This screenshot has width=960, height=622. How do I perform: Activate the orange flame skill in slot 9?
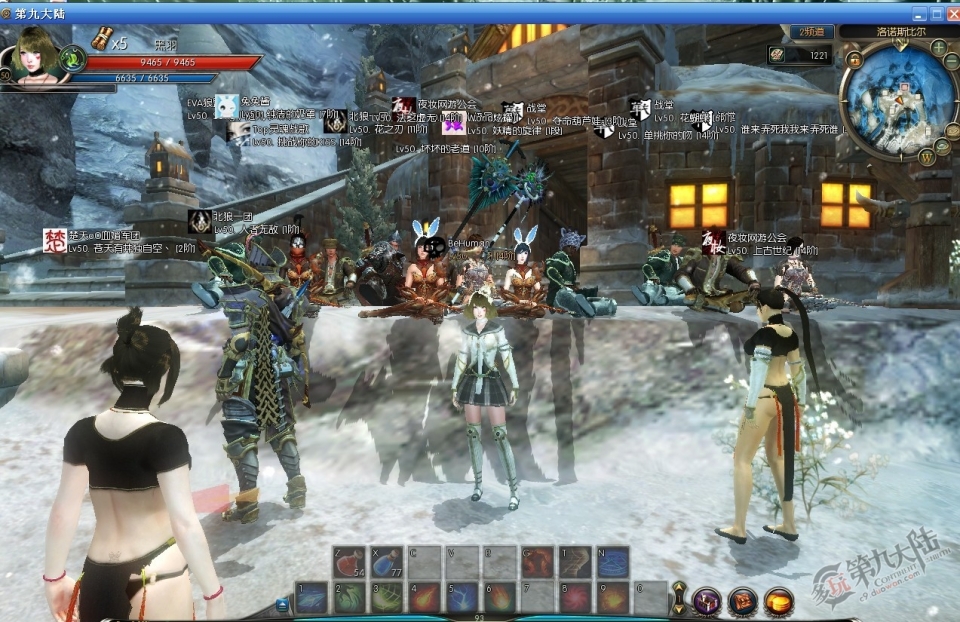tap(612, 598)
